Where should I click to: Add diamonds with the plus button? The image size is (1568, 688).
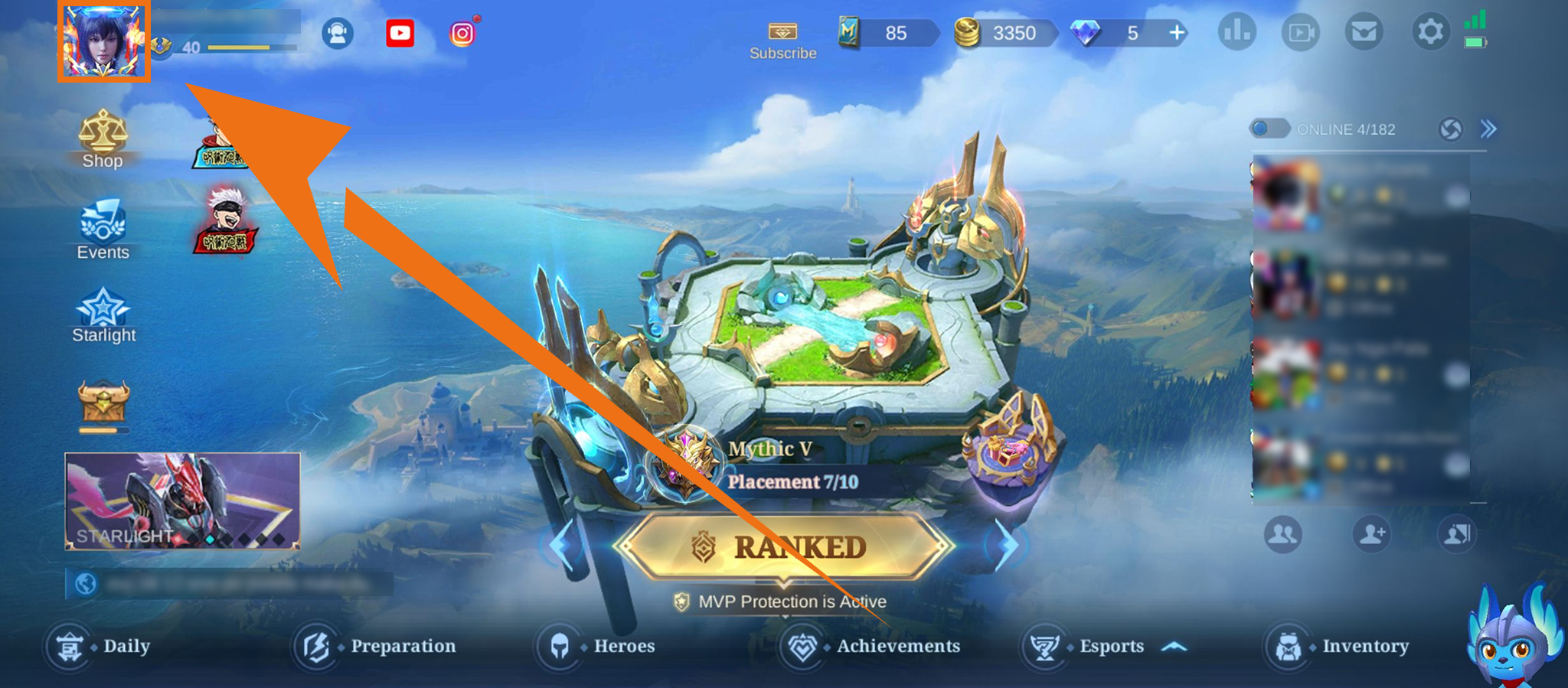click(x=1177, y=33)
